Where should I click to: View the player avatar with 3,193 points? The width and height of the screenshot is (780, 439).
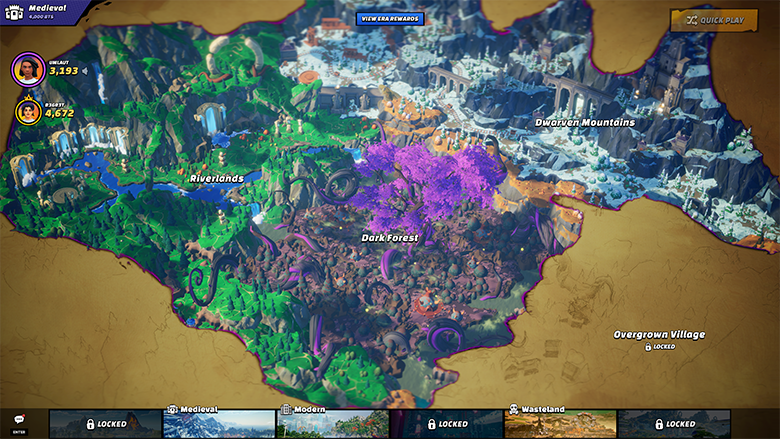(28, 69)
